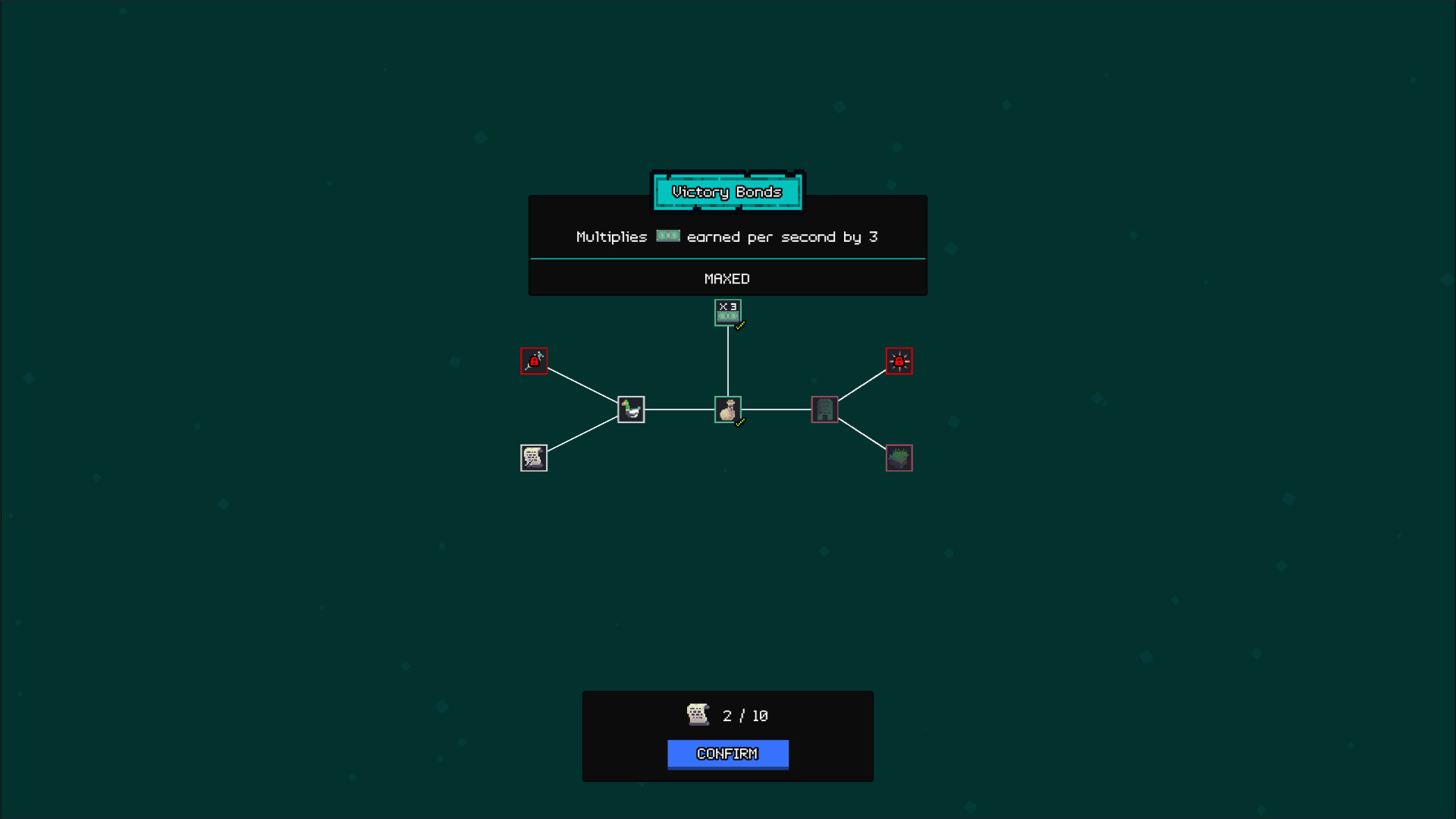Select the money pouch skill node
This screenshot has height=819, width=1456.
(728, 409)
